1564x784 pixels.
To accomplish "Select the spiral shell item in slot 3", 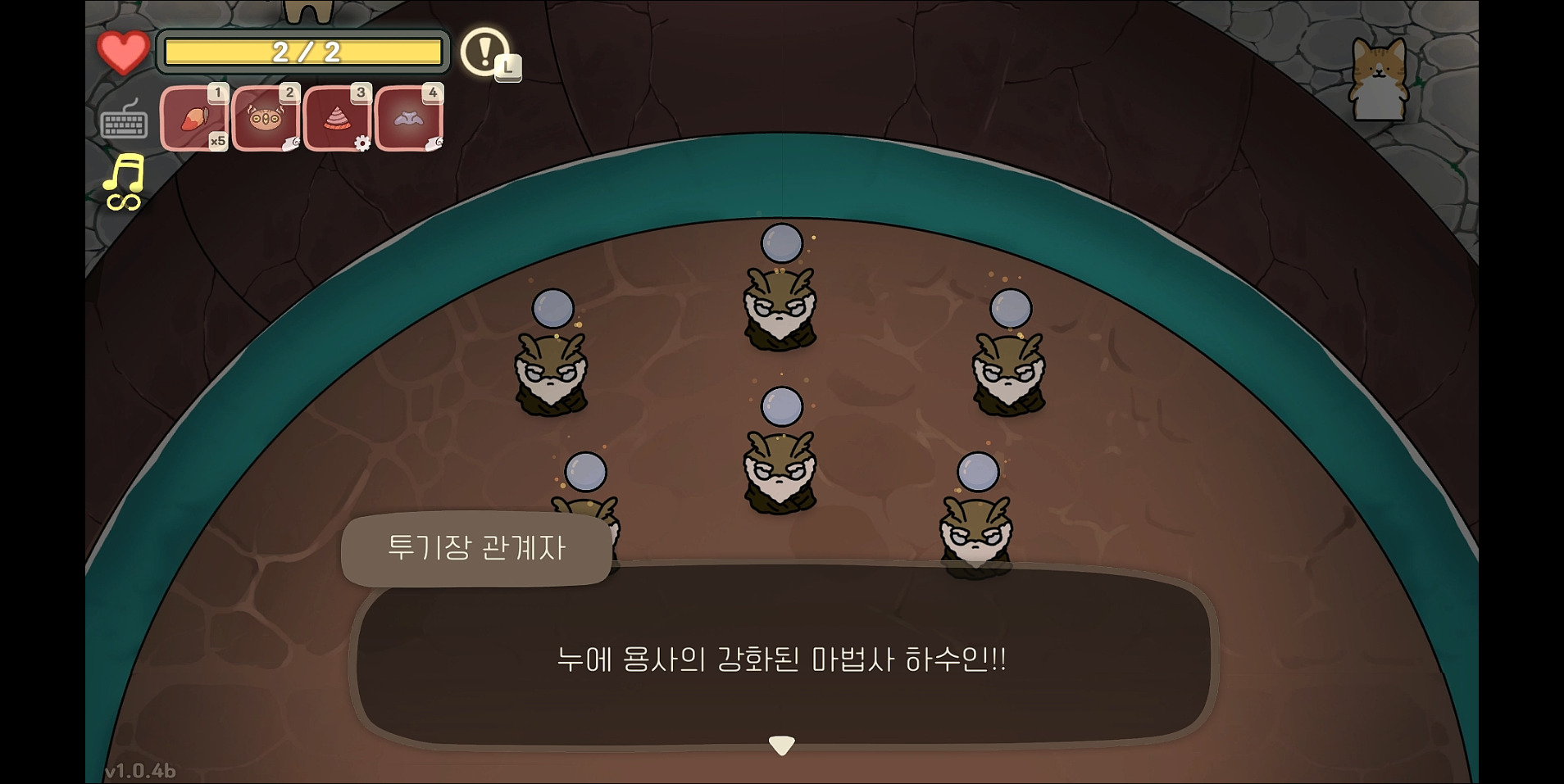I will 338,117.
